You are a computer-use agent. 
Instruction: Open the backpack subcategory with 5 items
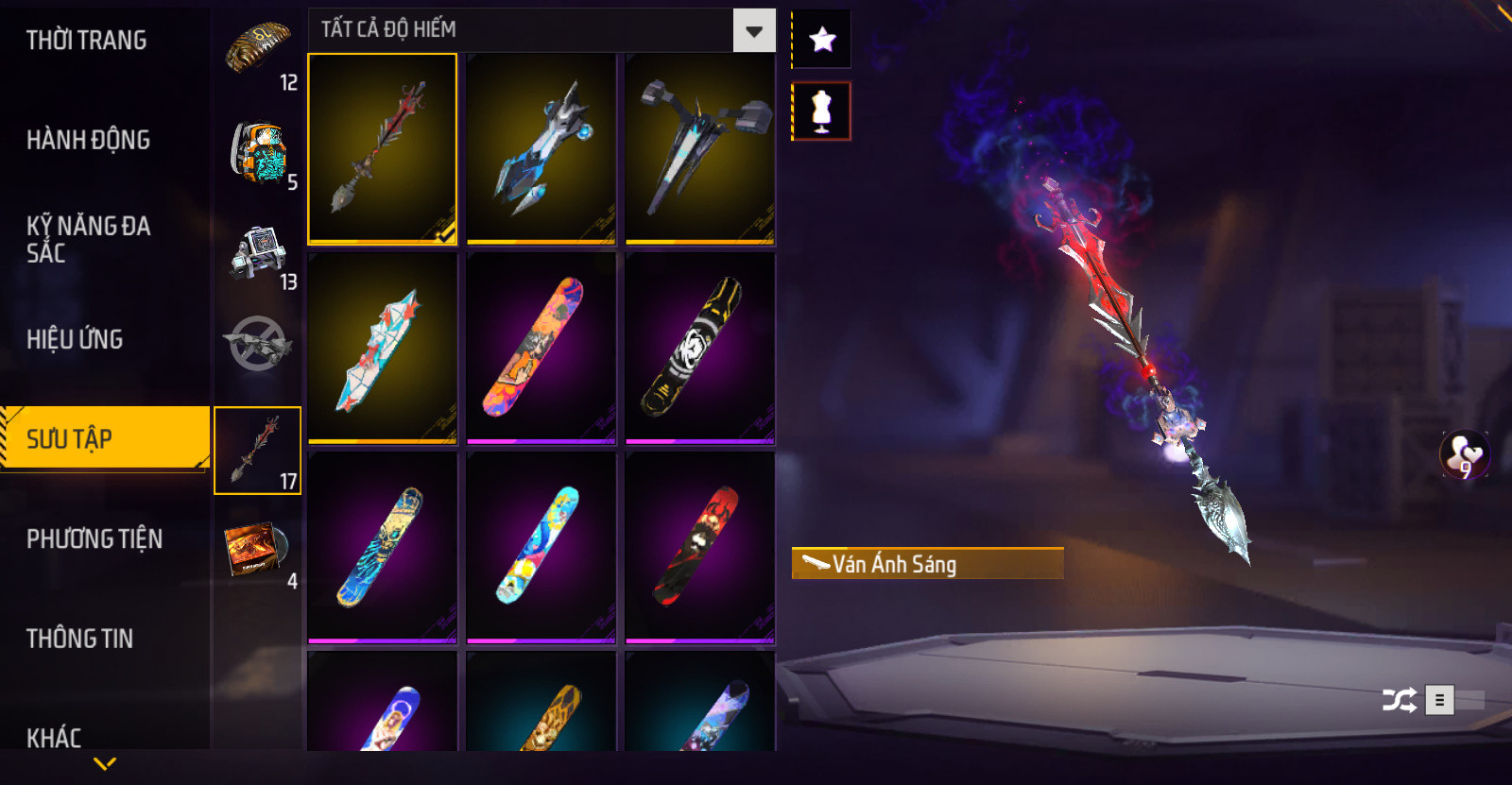click(258, 153)
